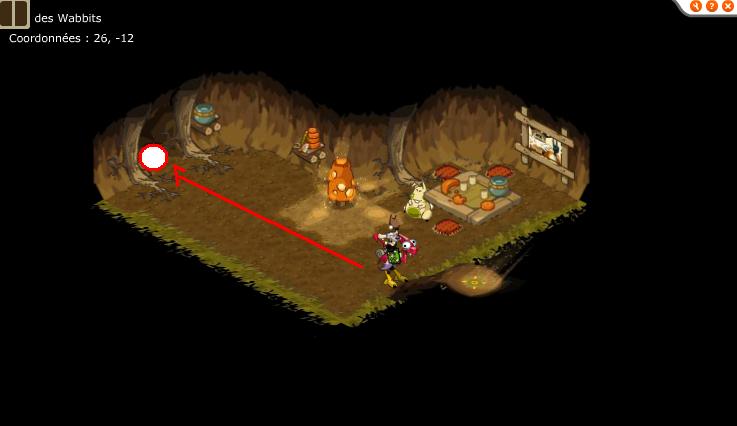
Task: Open the orange wrench options button
Action: pos(696,6)
